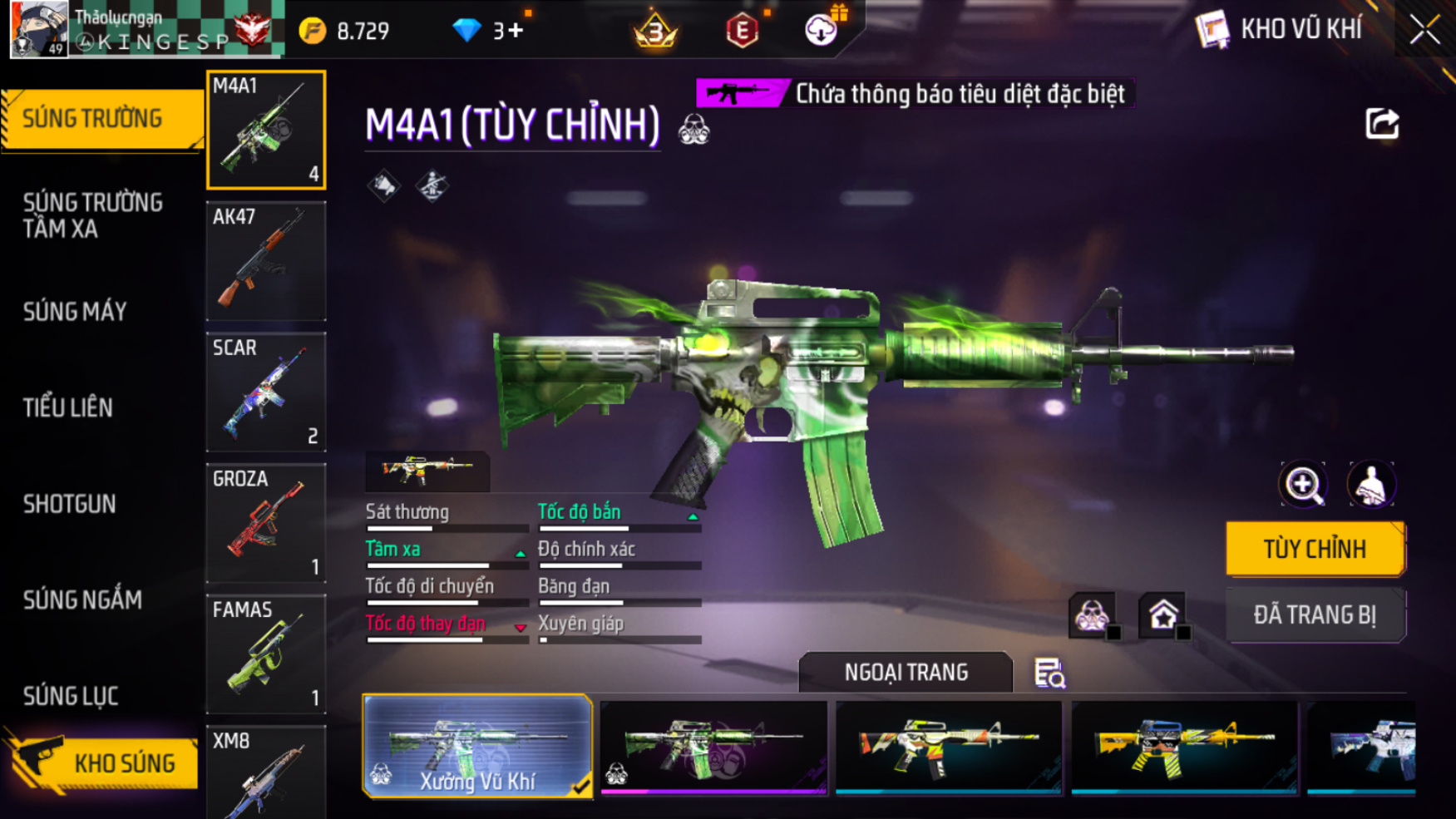The height and width of the screenshot is (819, 1456).
Task: Open the Tùy Chỉnh customization button
Action: [1315, 549]
